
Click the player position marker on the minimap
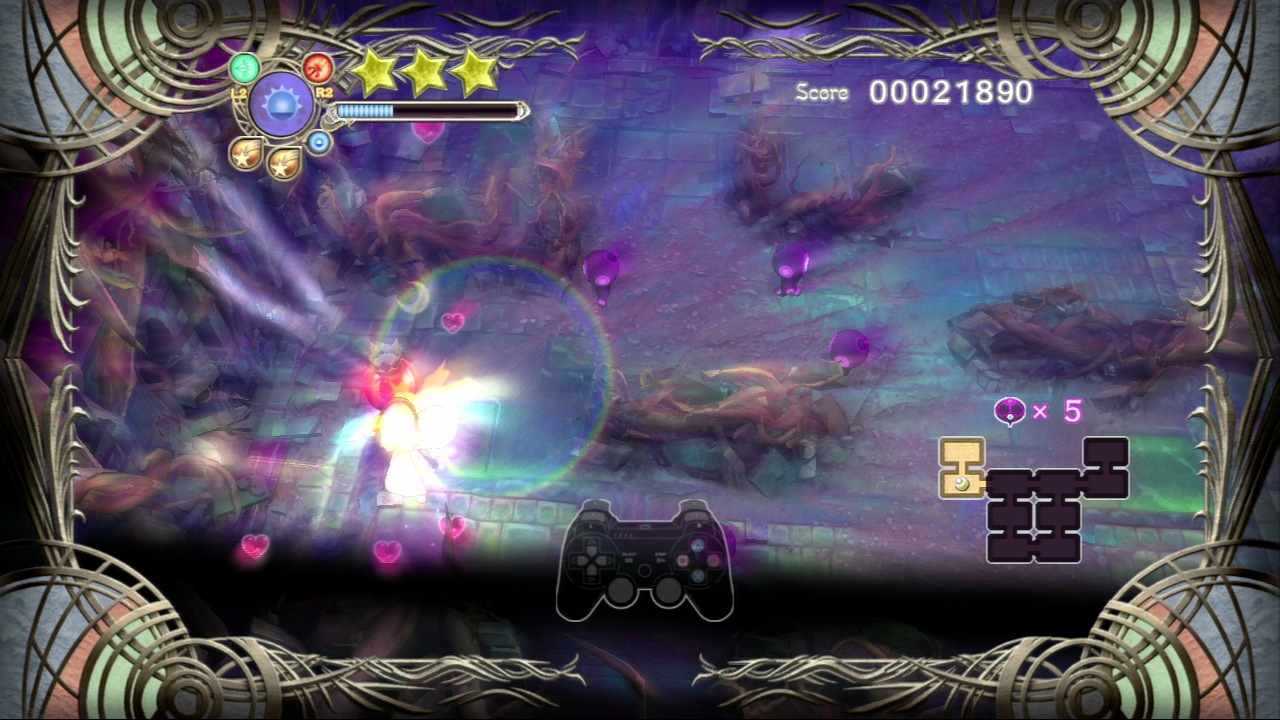coord(962,484)
